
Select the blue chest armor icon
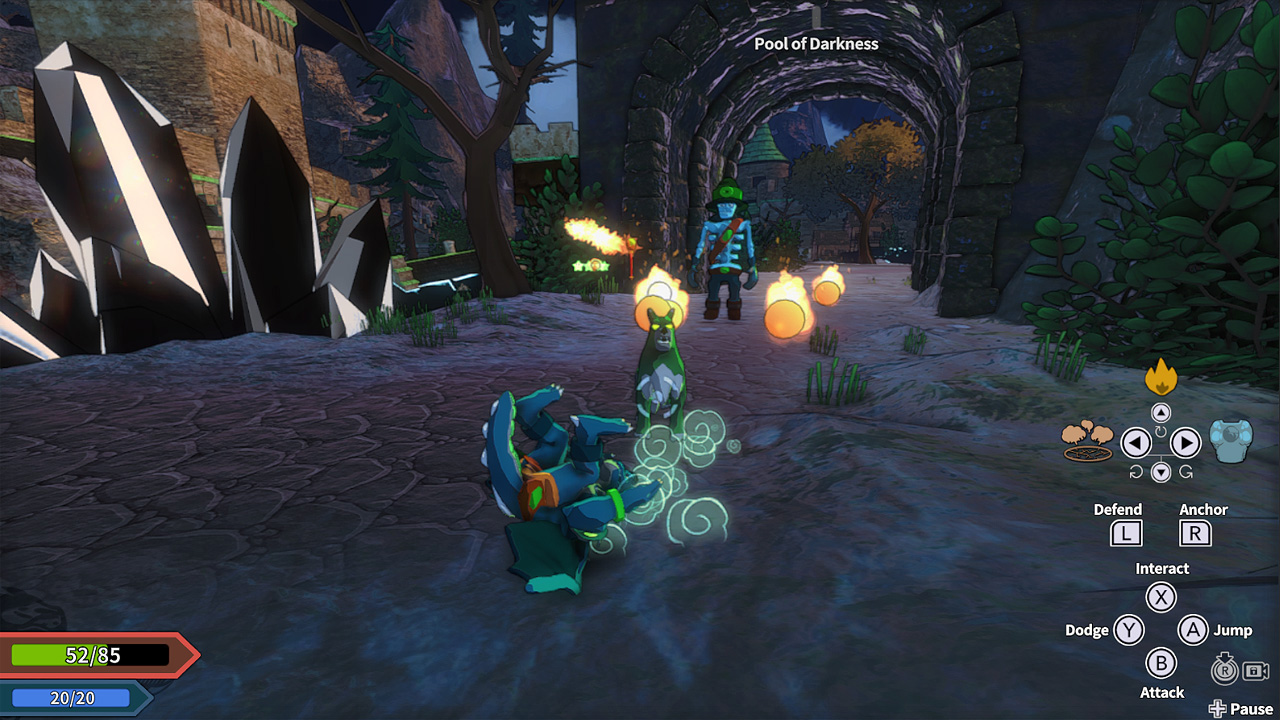[1229, 440]
